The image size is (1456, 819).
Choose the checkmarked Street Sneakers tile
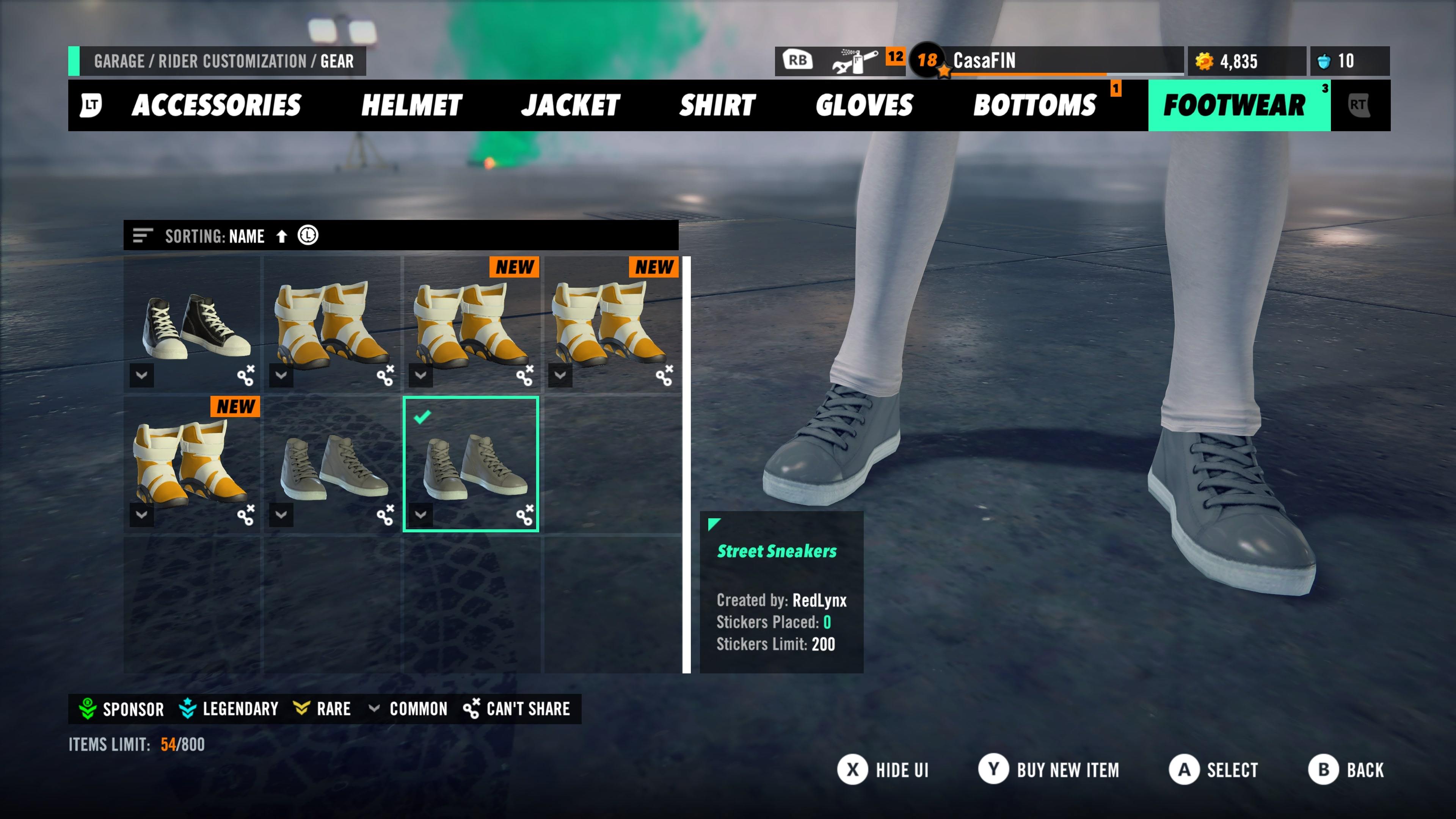coord(471,464)
